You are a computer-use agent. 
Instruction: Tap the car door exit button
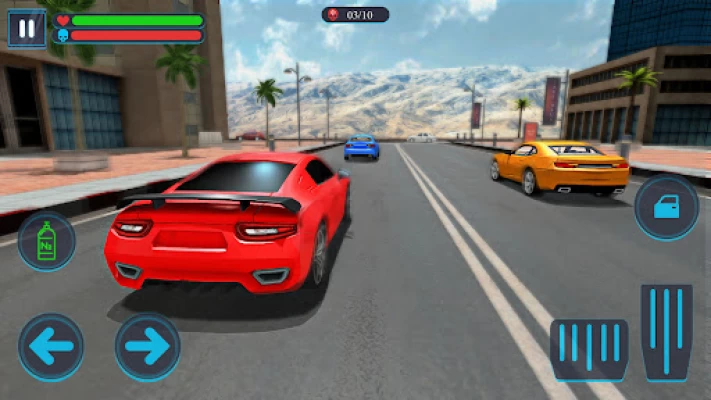(667, 208)
